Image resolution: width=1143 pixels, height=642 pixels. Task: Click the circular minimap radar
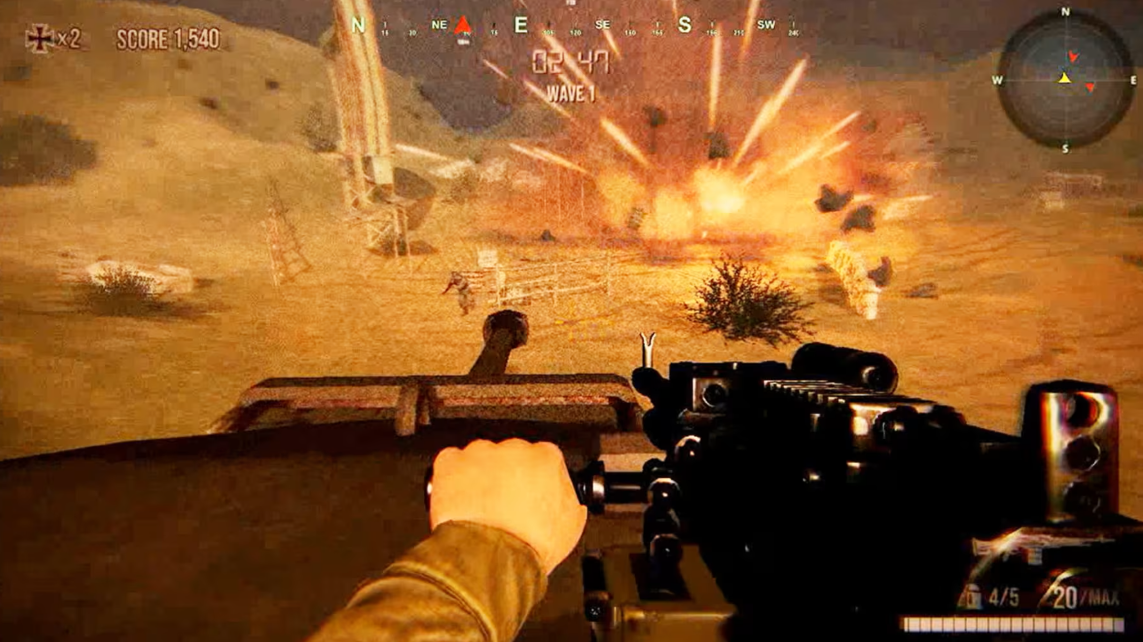coord(1064,79)
